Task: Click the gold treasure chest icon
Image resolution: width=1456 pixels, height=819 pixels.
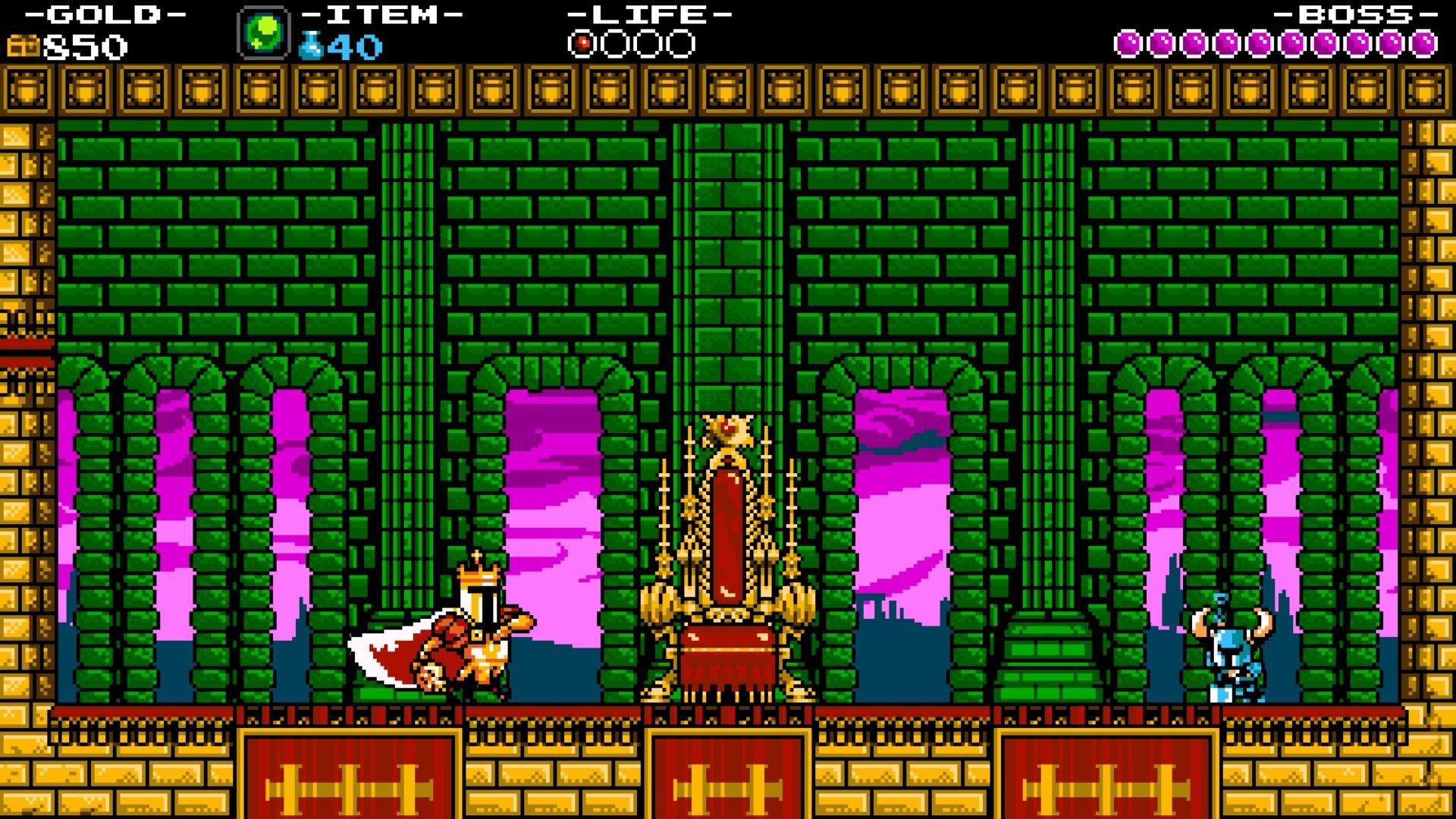Action: click(23, 44)
